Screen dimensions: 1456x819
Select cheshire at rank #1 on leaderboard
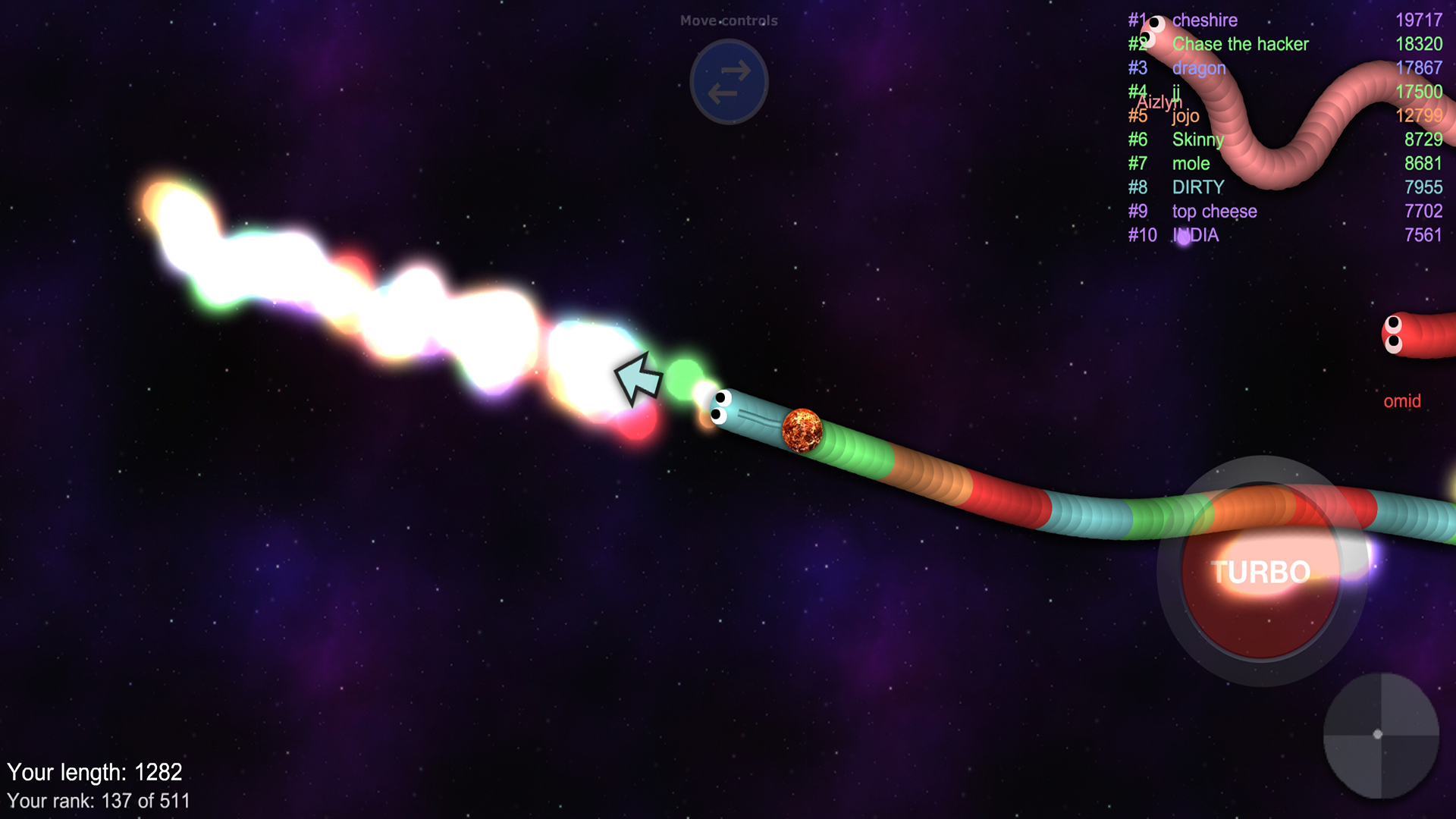1206,20
